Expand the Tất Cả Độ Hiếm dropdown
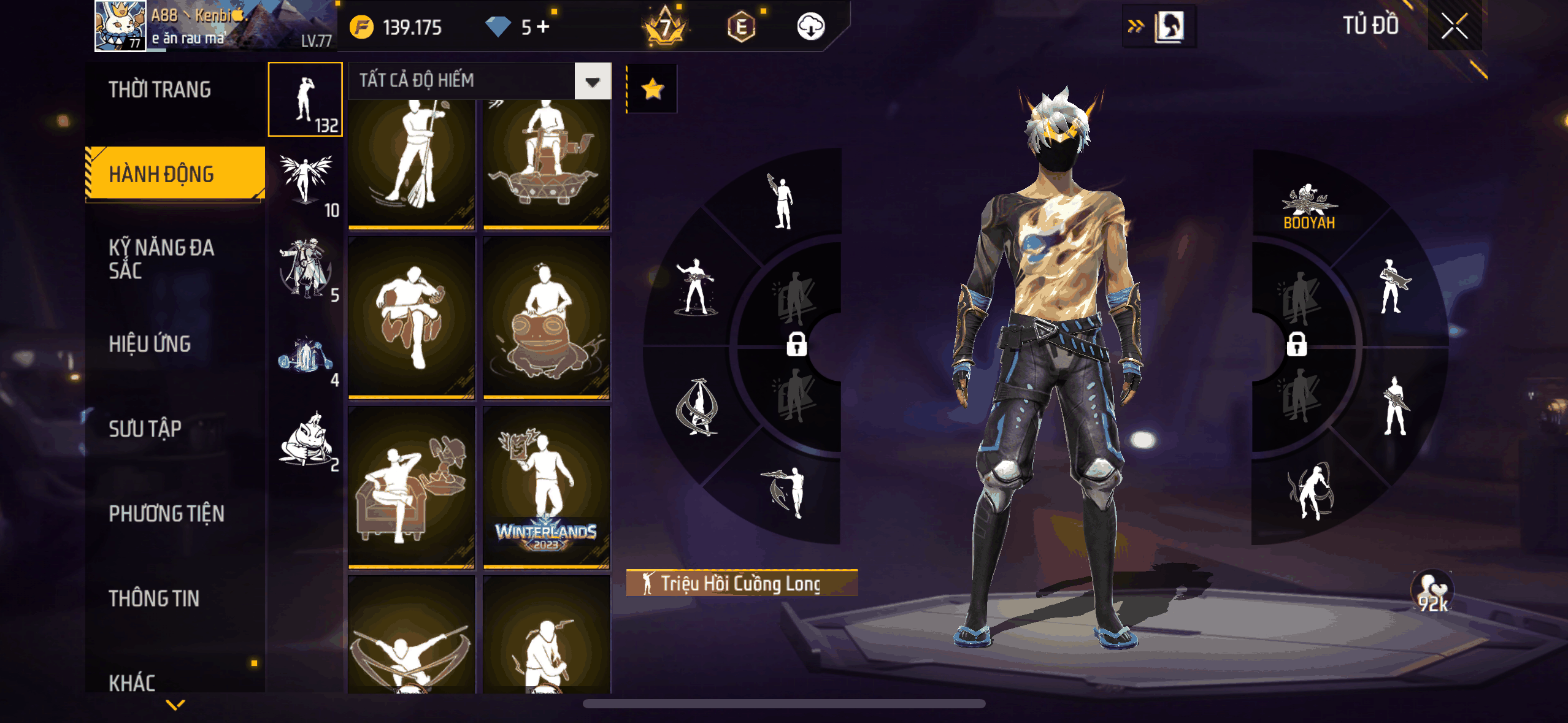1568x723 pixels. [592, 81]
